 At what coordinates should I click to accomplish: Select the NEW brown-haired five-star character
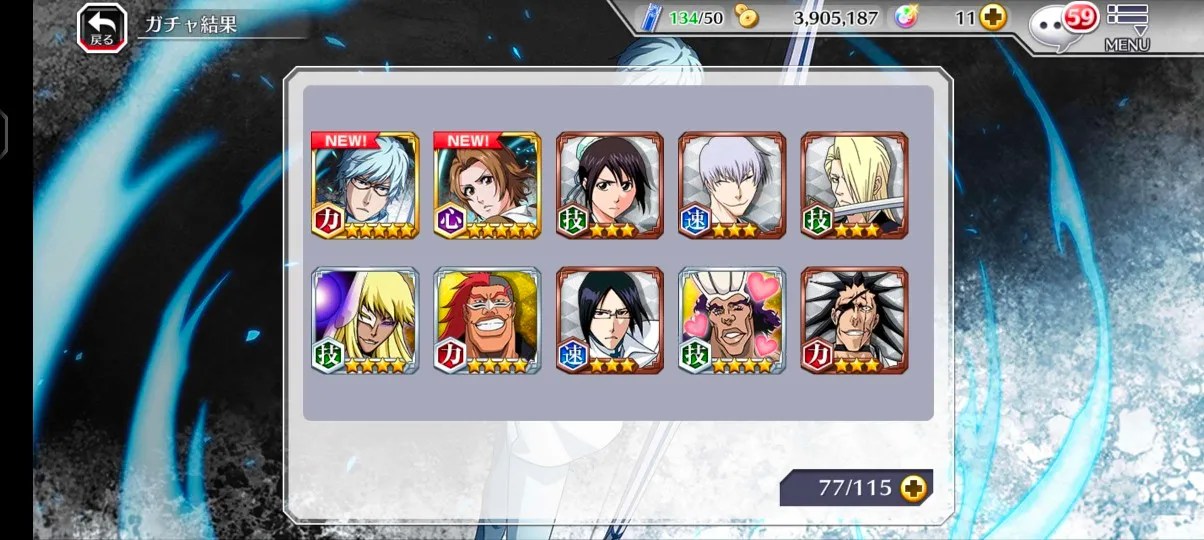(487, 185)
